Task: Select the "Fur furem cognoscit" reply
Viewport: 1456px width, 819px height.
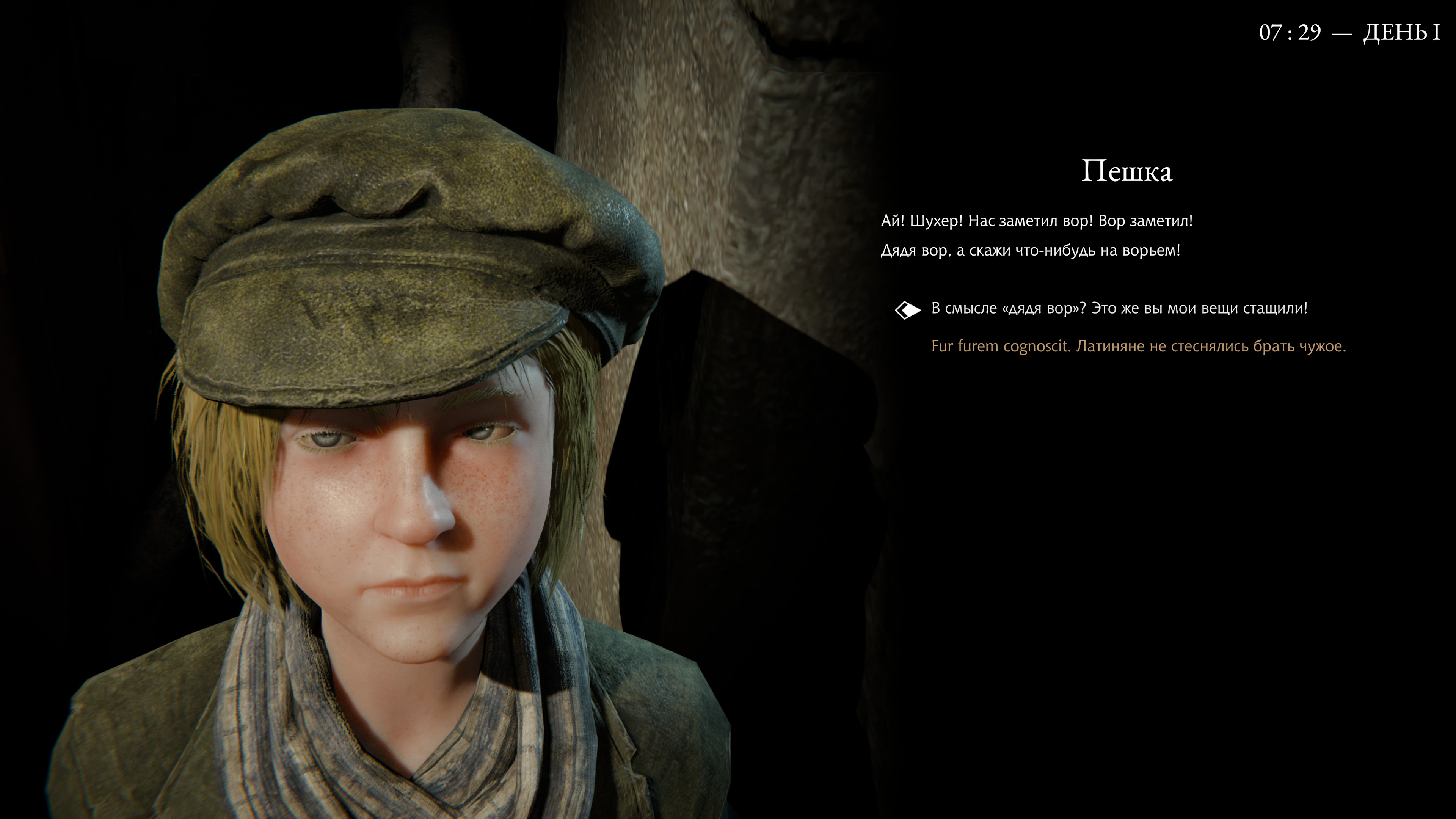Action: [x=1138, y=347]
